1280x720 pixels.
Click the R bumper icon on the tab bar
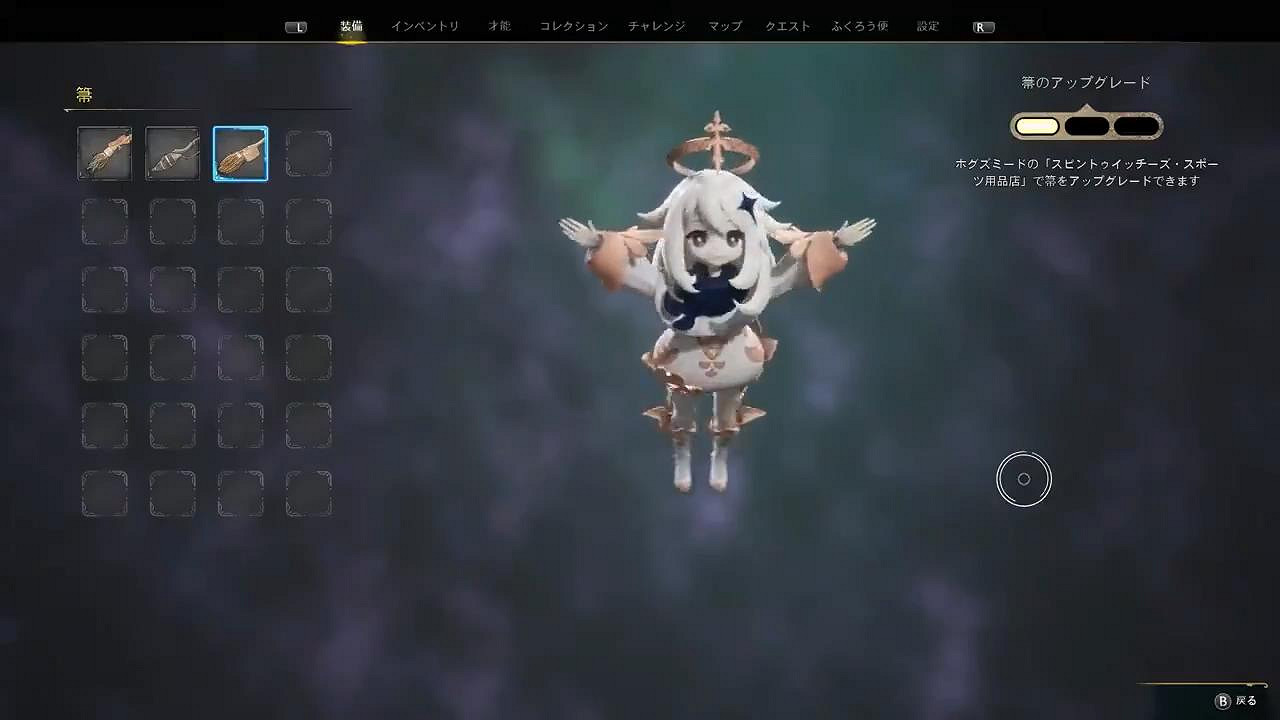click(982, 27)
